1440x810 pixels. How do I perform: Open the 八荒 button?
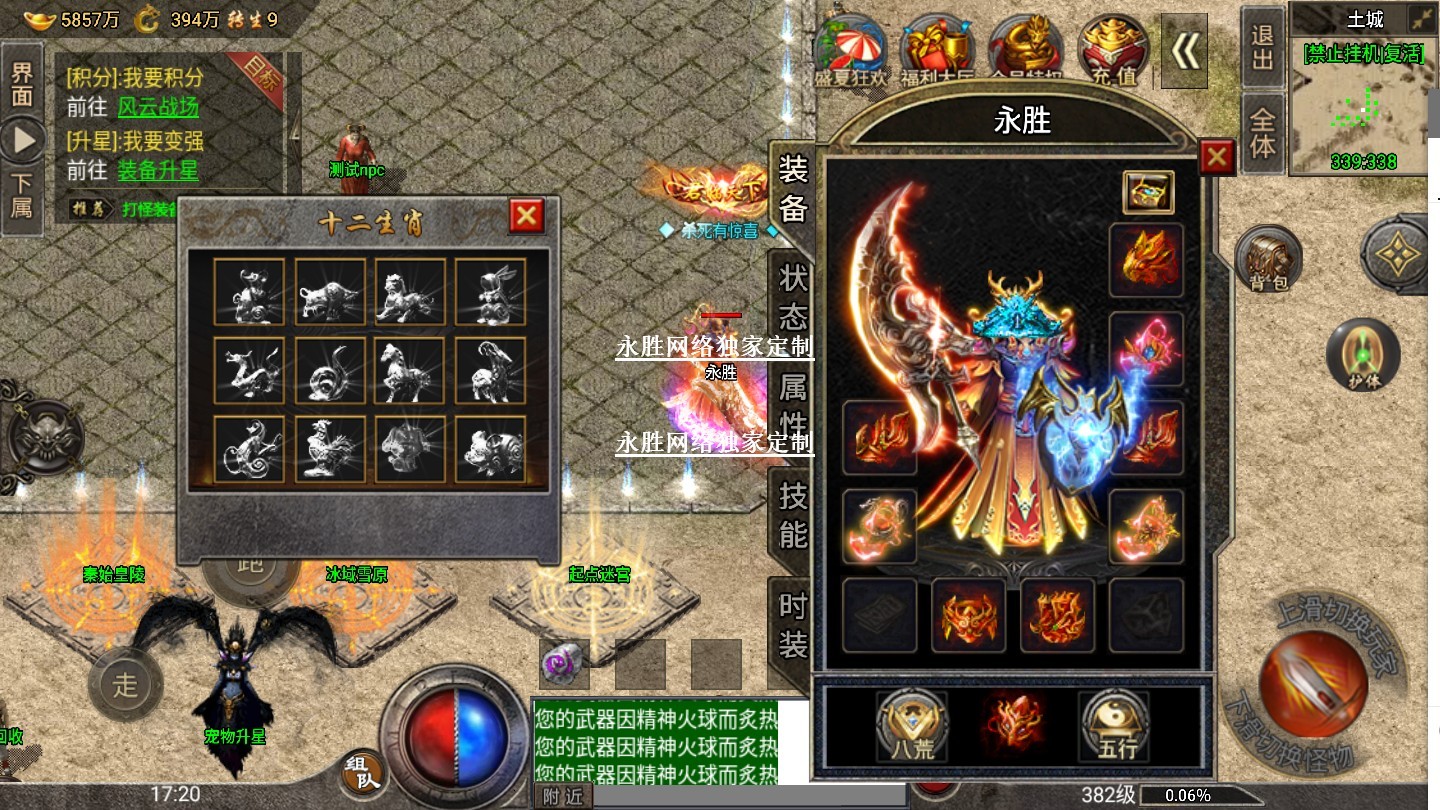click(911, 723)
